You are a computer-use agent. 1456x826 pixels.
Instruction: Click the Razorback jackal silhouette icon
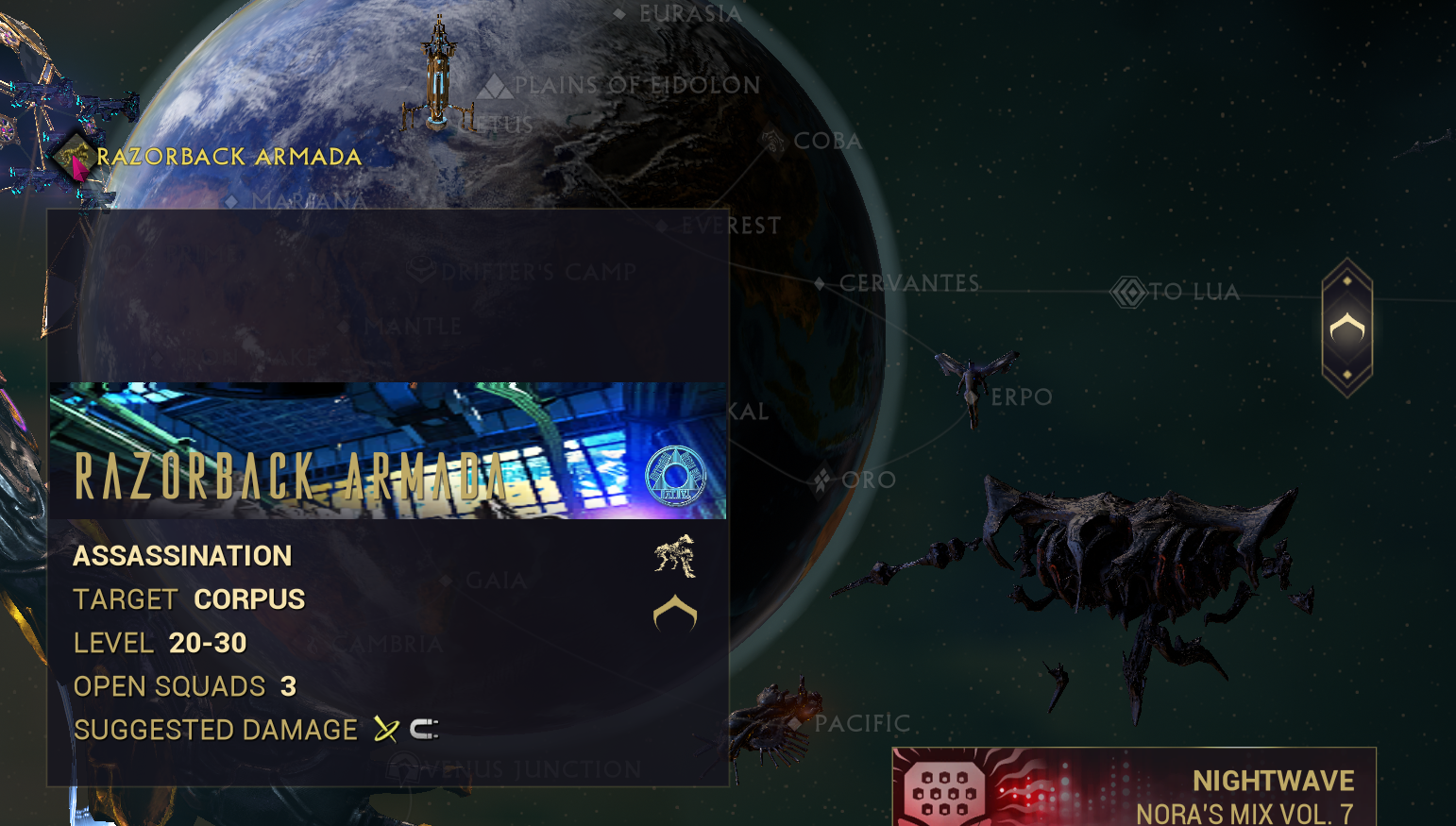pos(674,557)
